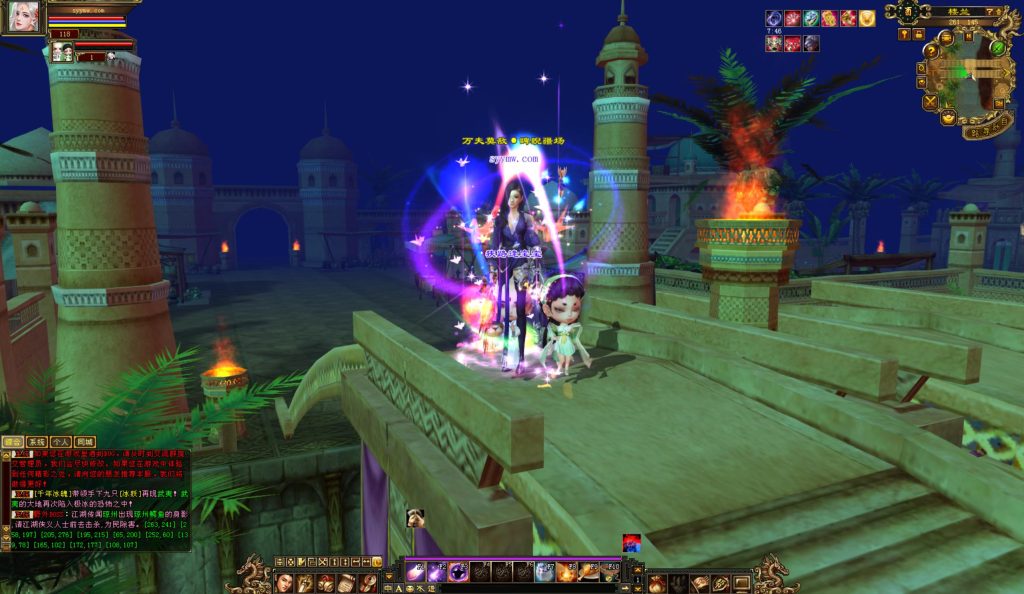Screen dimensions: 1024x594
Task: Trigger the snowman skill in slot F7
Action: pyautogui.click(x=544, y=573)
